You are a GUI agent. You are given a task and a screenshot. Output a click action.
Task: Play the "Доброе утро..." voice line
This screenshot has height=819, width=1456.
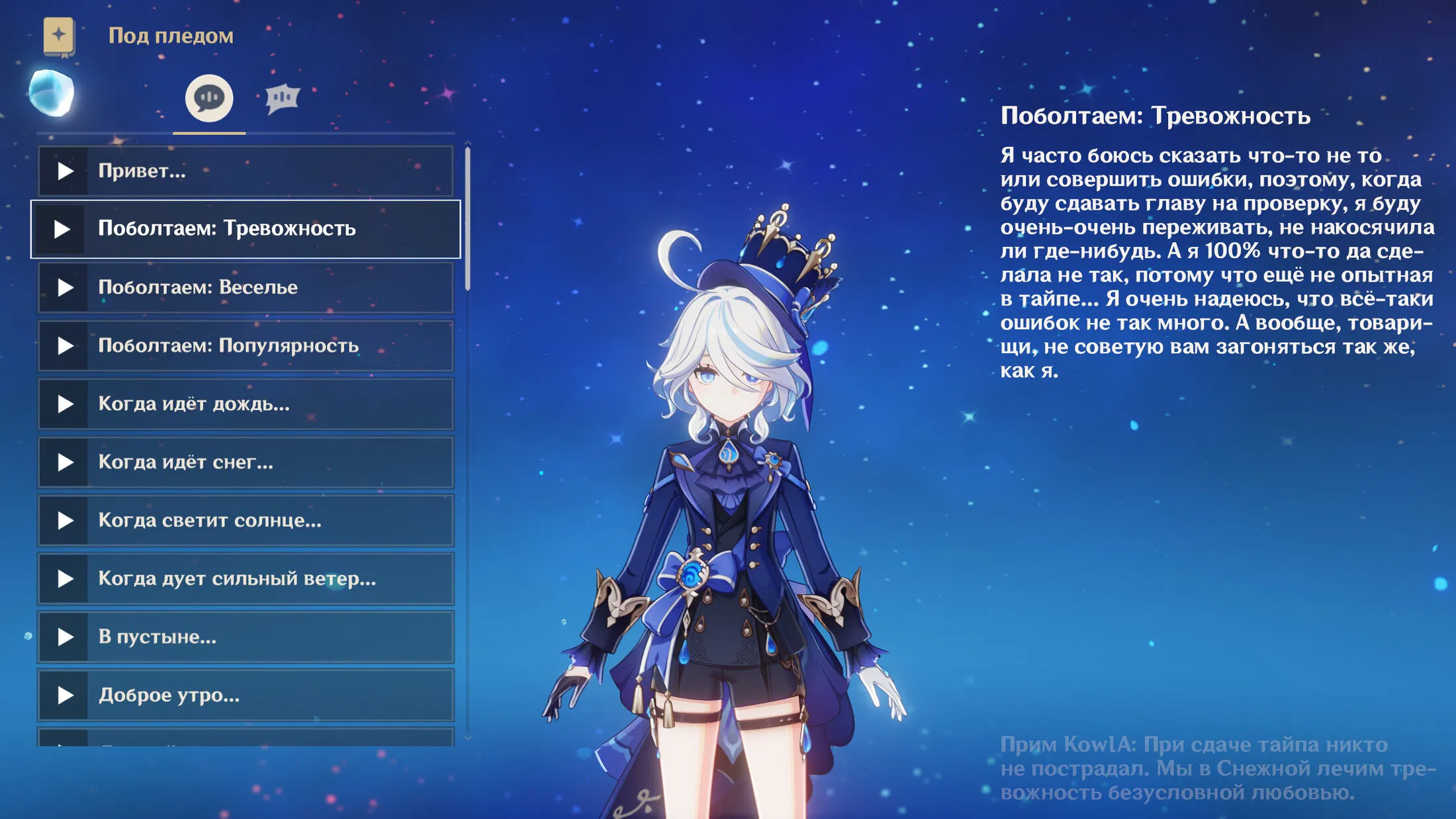(65, 695)
